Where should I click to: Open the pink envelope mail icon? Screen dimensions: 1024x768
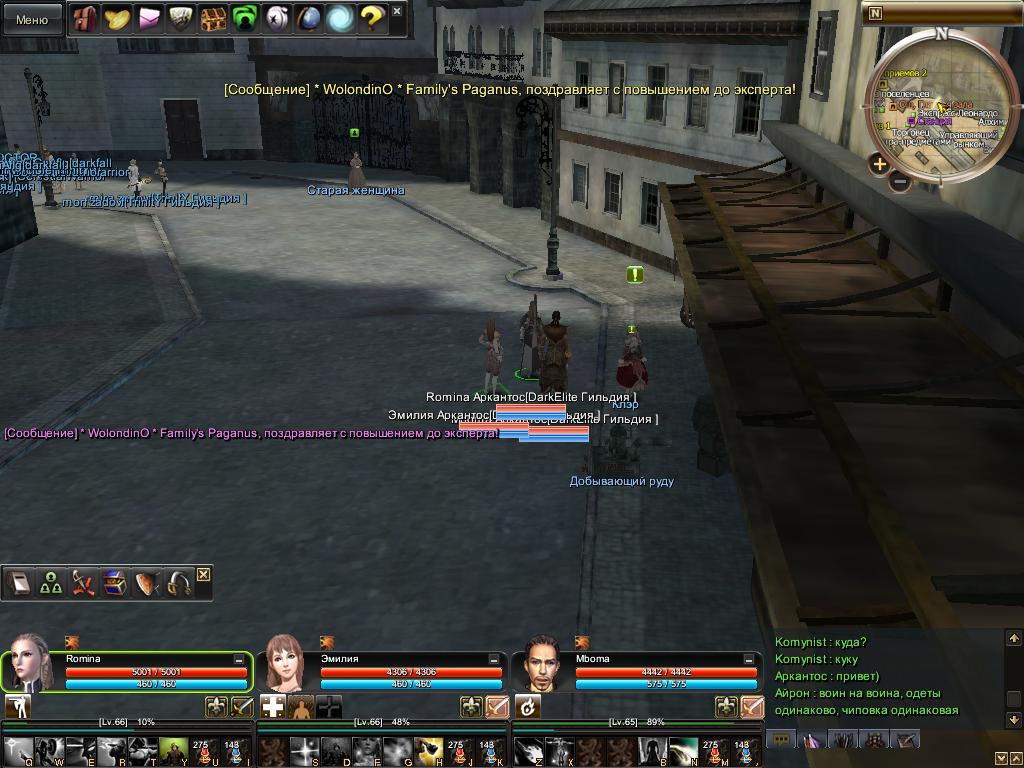pos(149,18)
